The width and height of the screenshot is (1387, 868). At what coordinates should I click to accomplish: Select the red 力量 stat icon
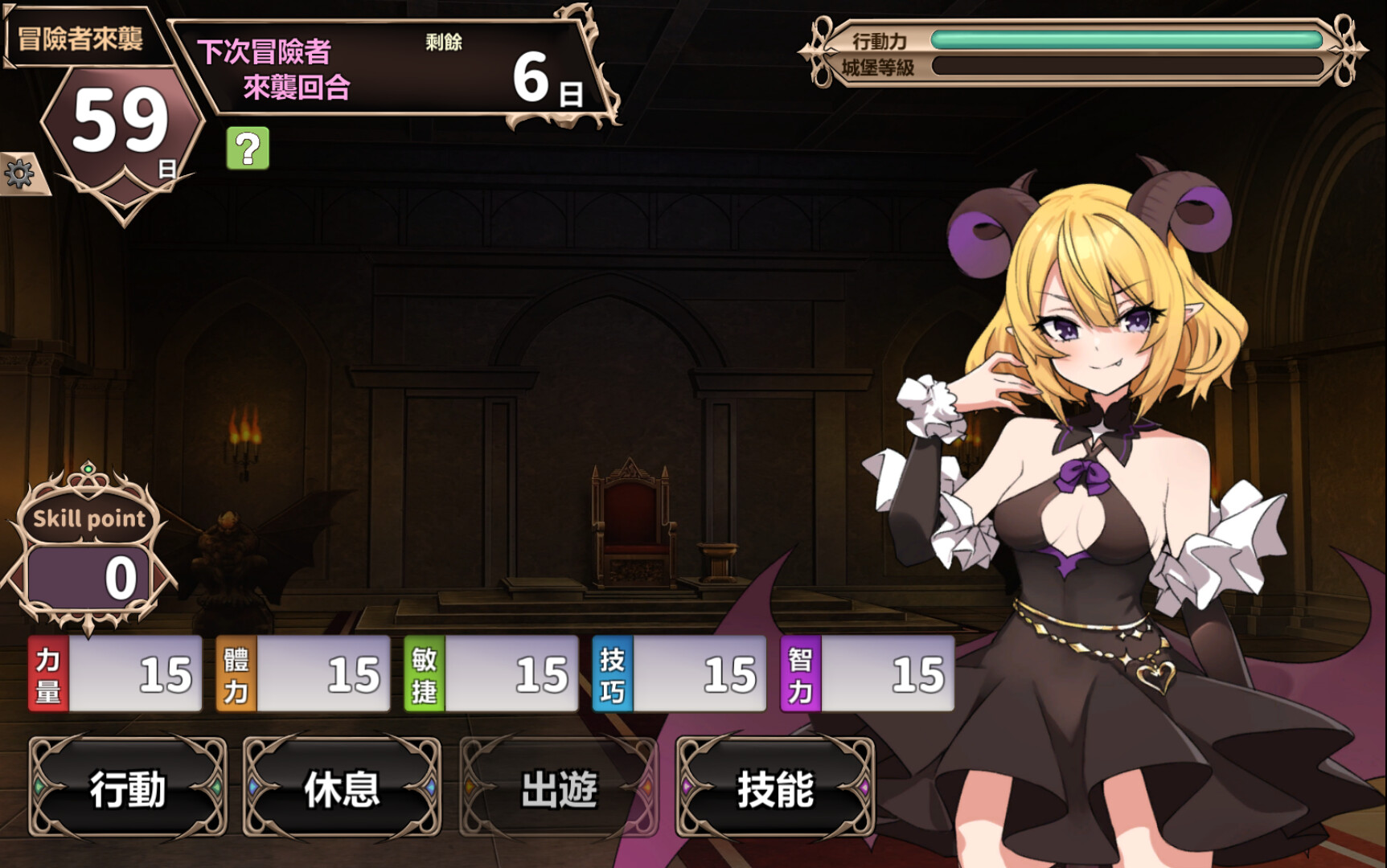pos(47,674)
